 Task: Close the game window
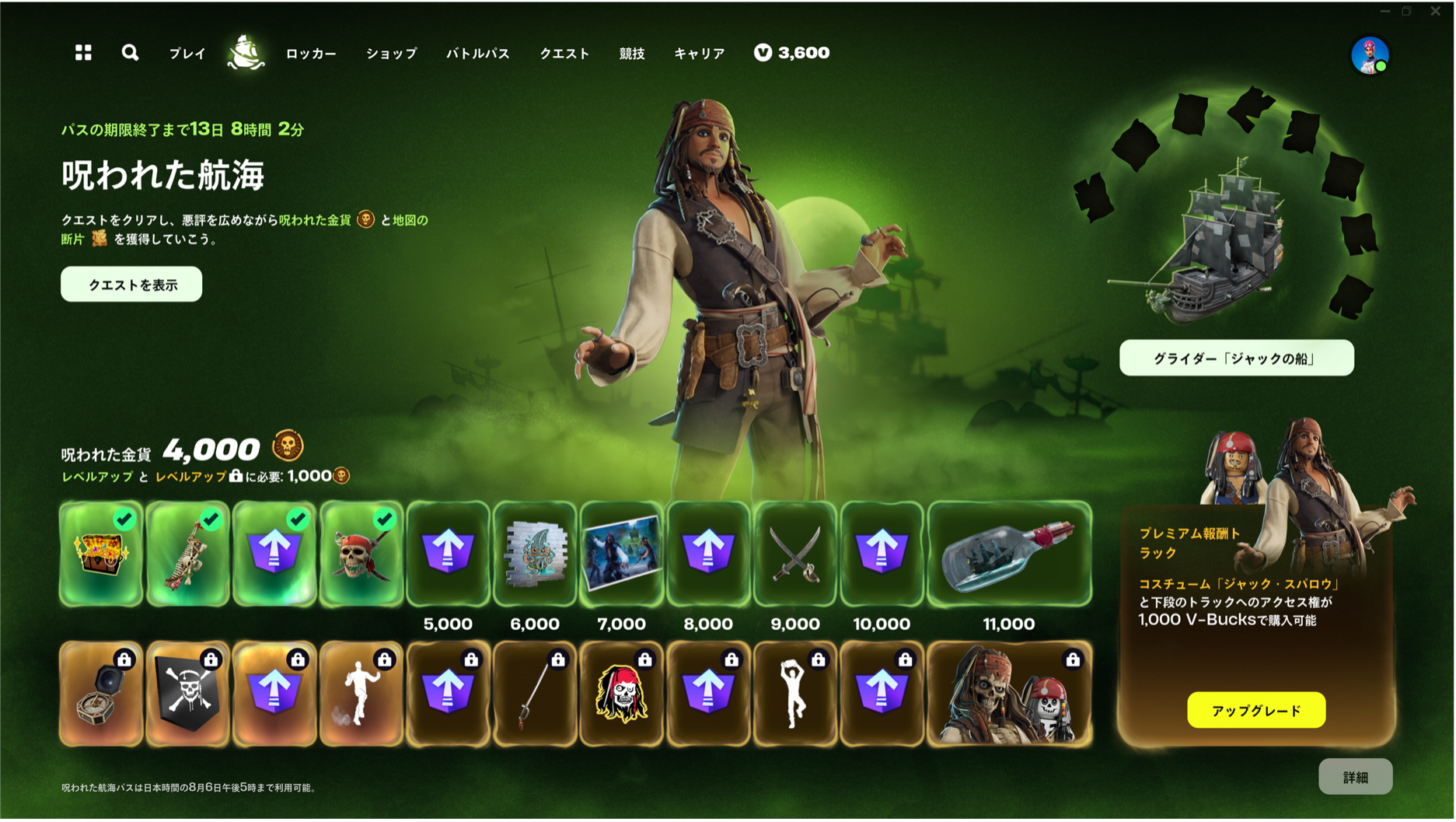(x=1435, y=11)
